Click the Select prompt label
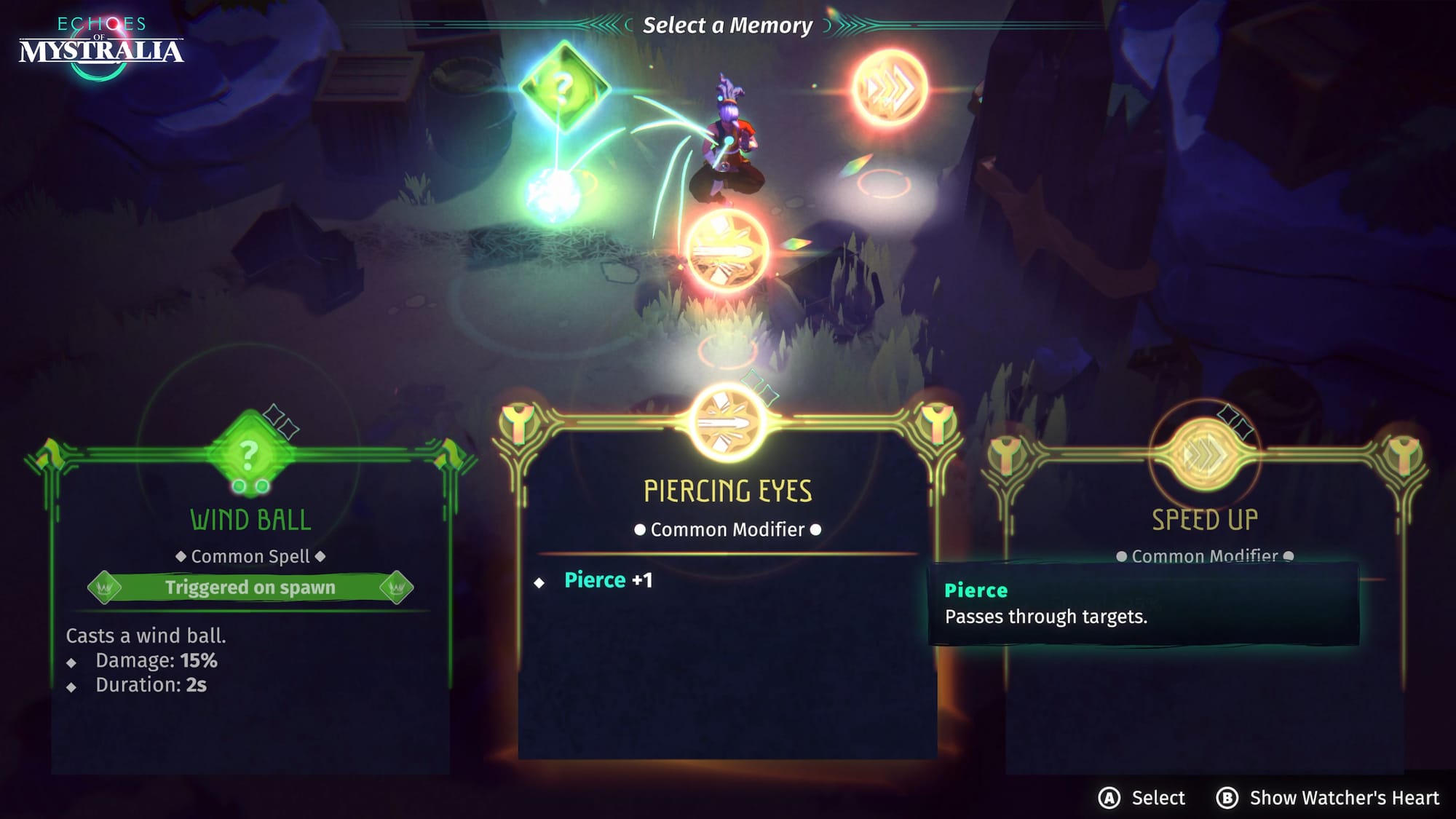The image size is (1456, 819). pyautogui.click(x=1158, y=798)
